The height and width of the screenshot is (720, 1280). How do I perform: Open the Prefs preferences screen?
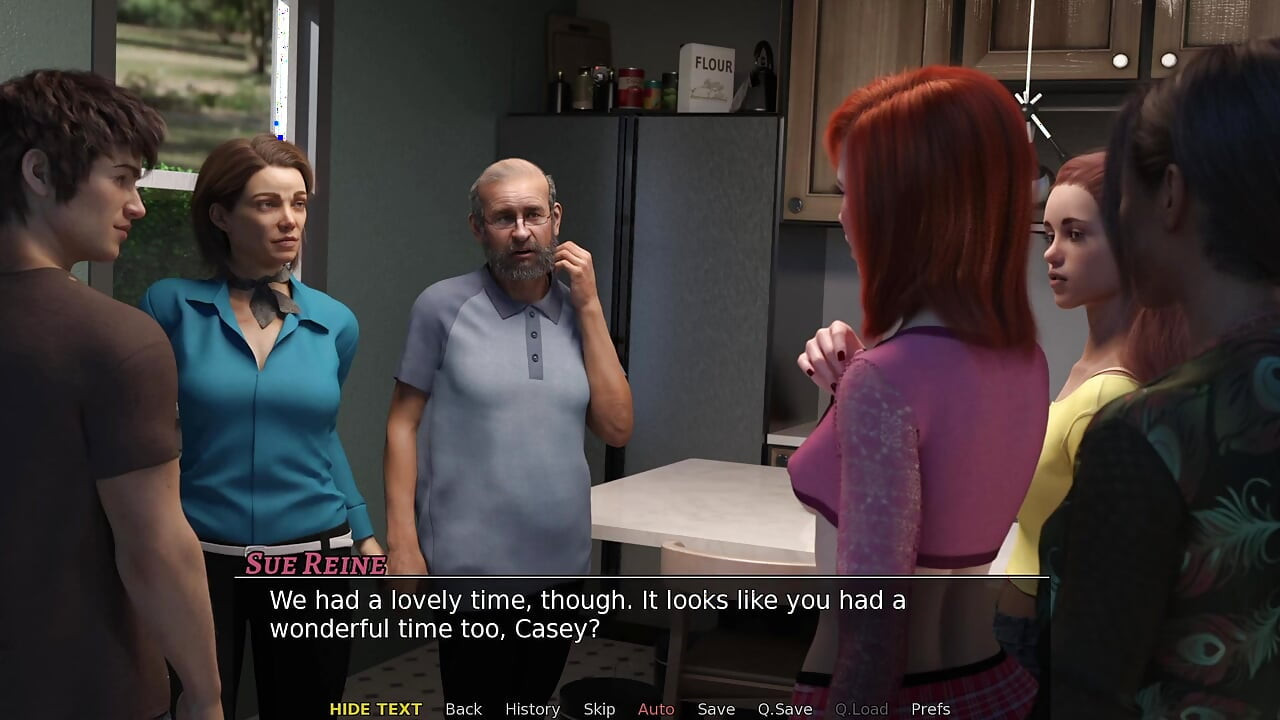932,709
